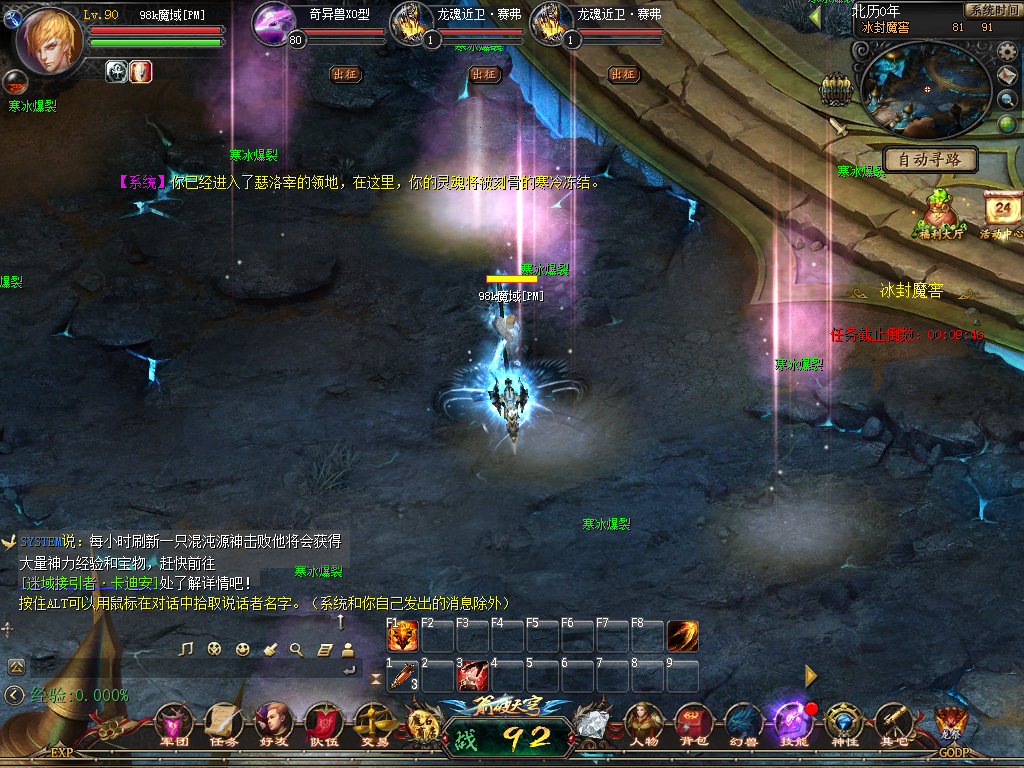
Task: Open the 技能 (Skills) menu
Action: point(793,722)
